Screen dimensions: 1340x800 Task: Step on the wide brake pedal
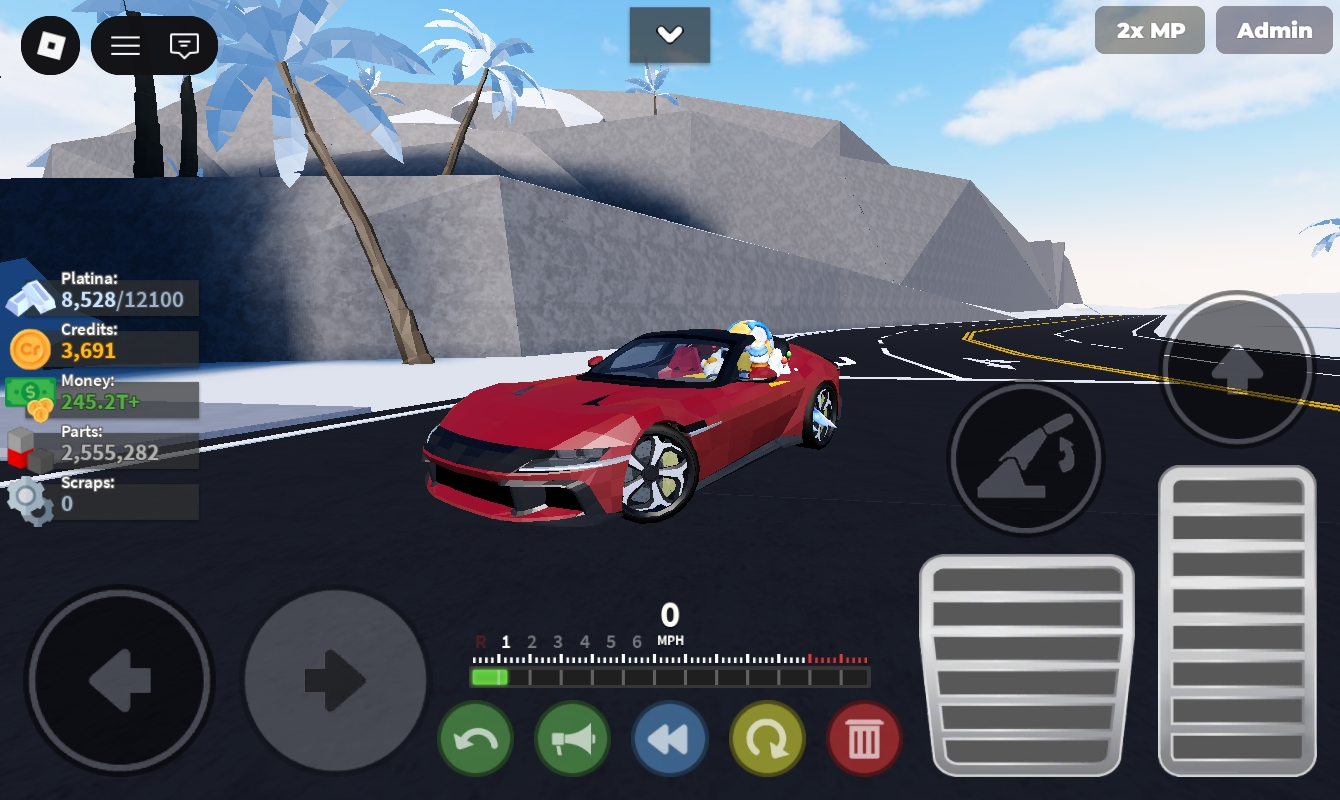click(x=1026, y=665)
